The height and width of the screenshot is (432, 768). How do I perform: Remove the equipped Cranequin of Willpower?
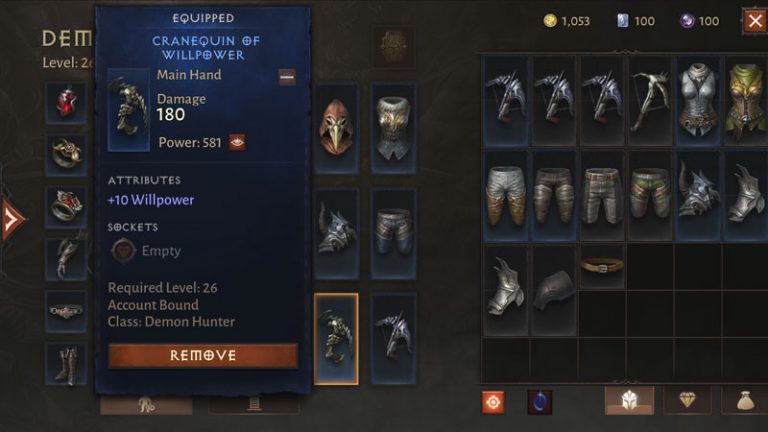203,355
